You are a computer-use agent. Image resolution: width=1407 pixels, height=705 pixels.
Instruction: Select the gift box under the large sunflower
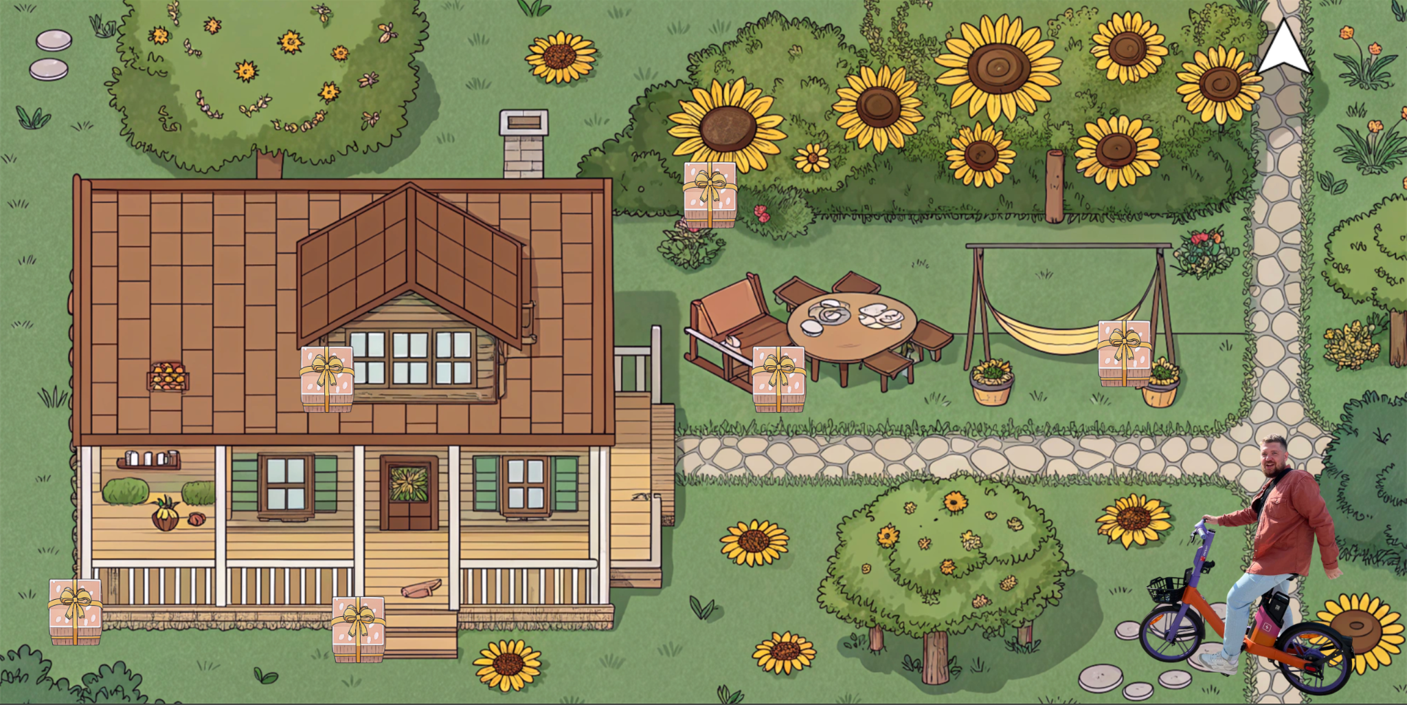(x=710, y=194)
